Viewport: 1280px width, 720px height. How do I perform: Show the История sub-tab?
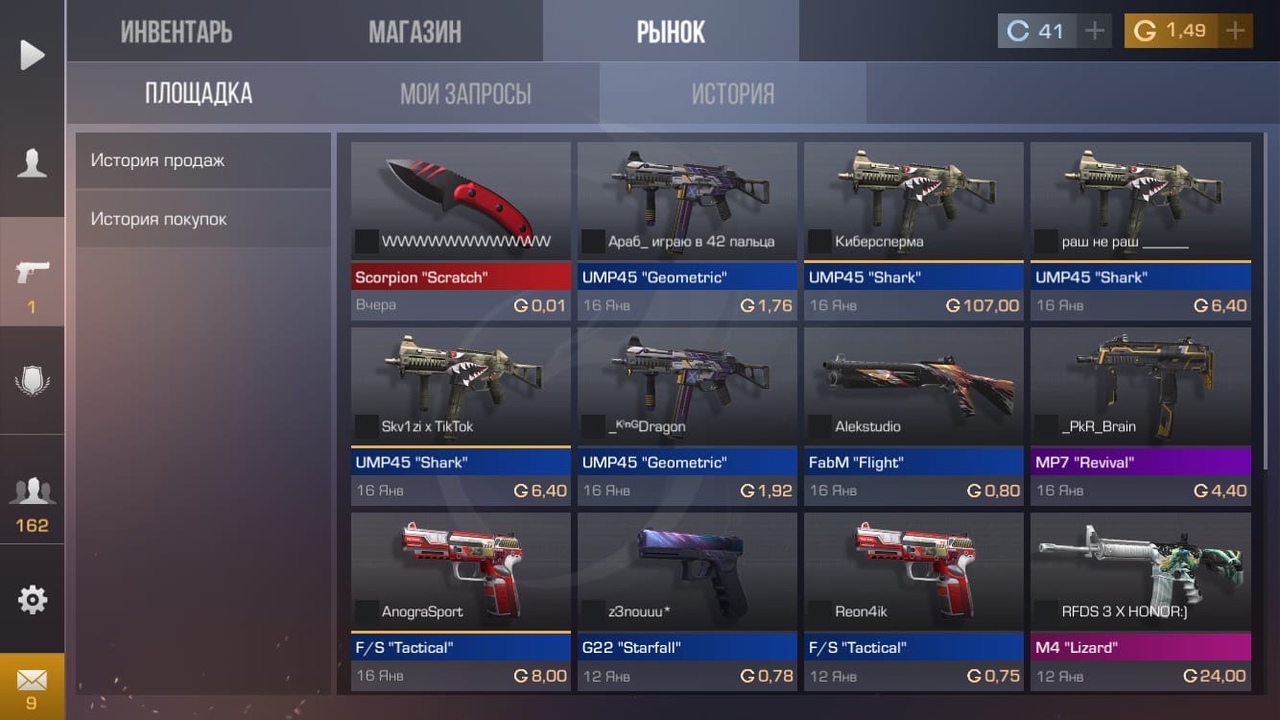click(x=733, y=94)
